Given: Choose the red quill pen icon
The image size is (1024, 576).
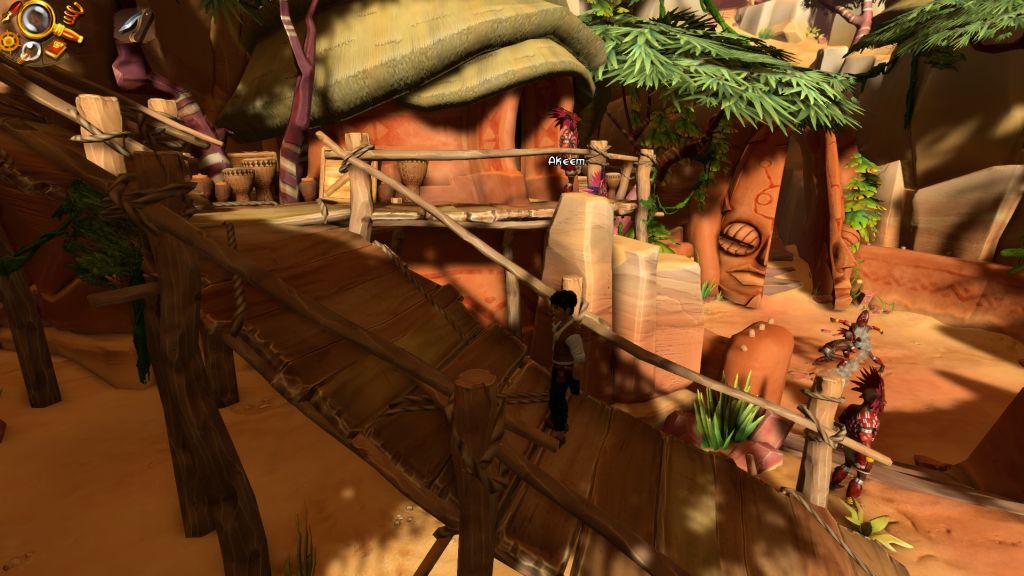Looking at the screenshot, I should click(12, 12).
